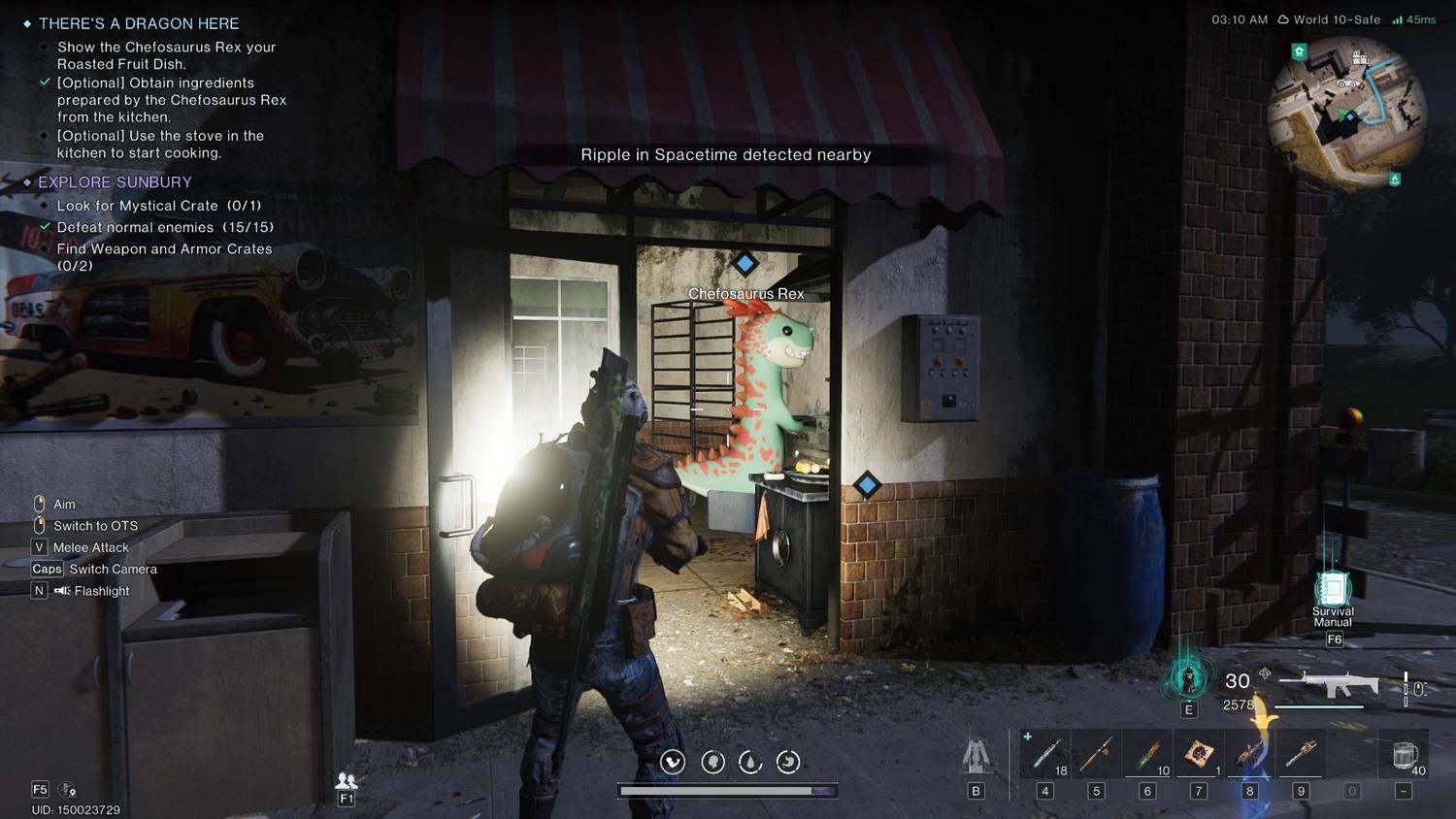This screenshot has height=819, width=1456.
Task: Click the Chefosaurus Rex quest marker
Action: pos(745,263)
